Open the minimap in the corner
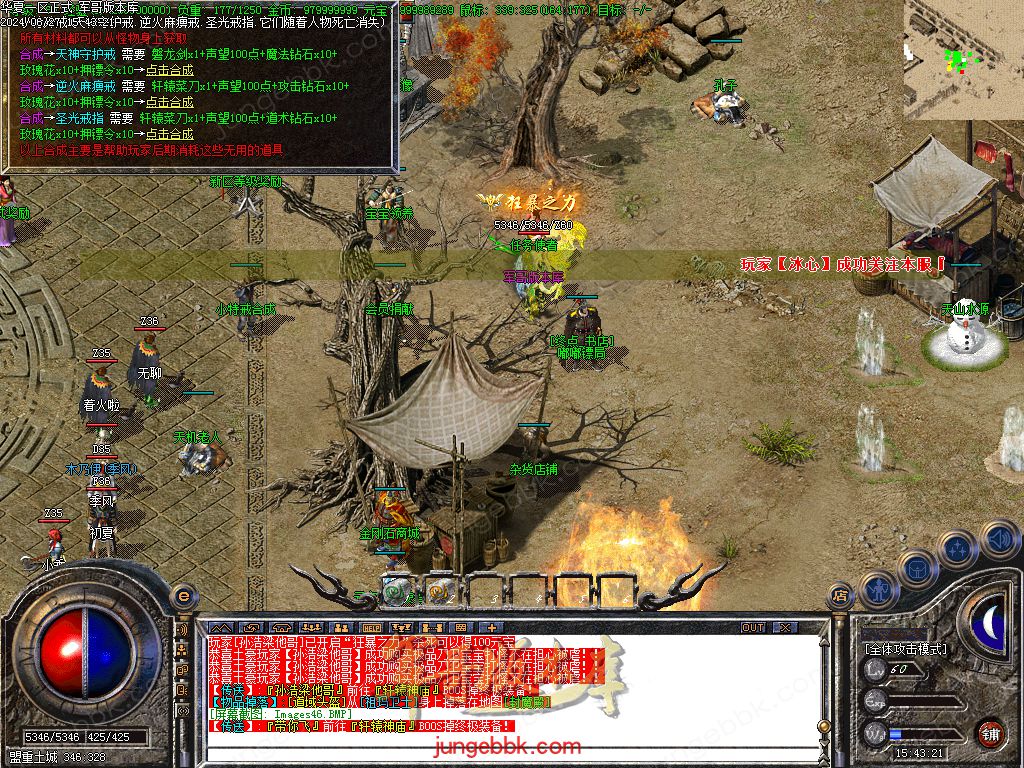This screenshot has height=768, width=1024. pos(963,58)
